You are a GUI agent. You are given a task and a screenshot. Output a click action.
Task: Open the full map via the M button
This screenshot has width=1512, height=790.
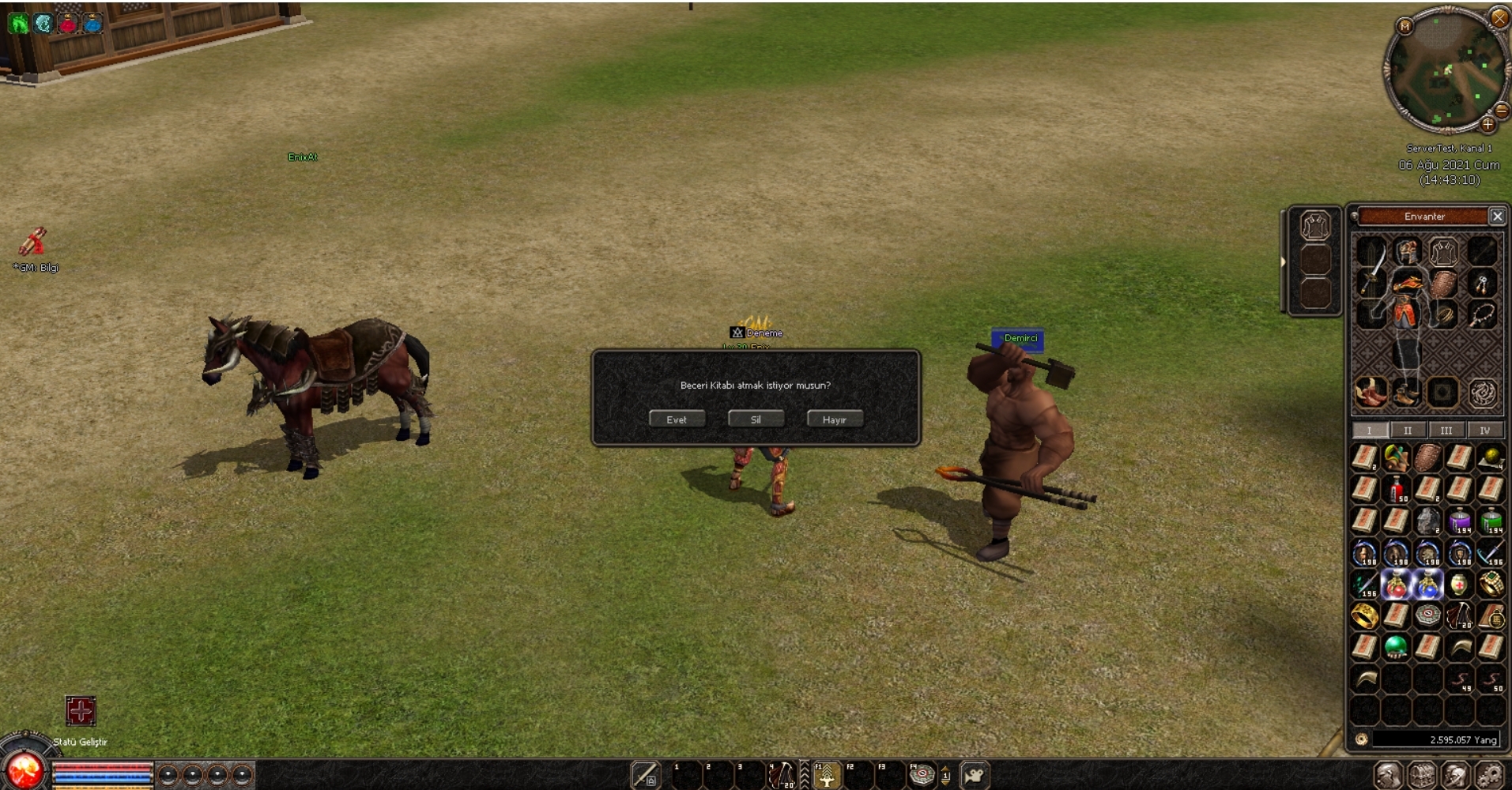(1405, 26)
